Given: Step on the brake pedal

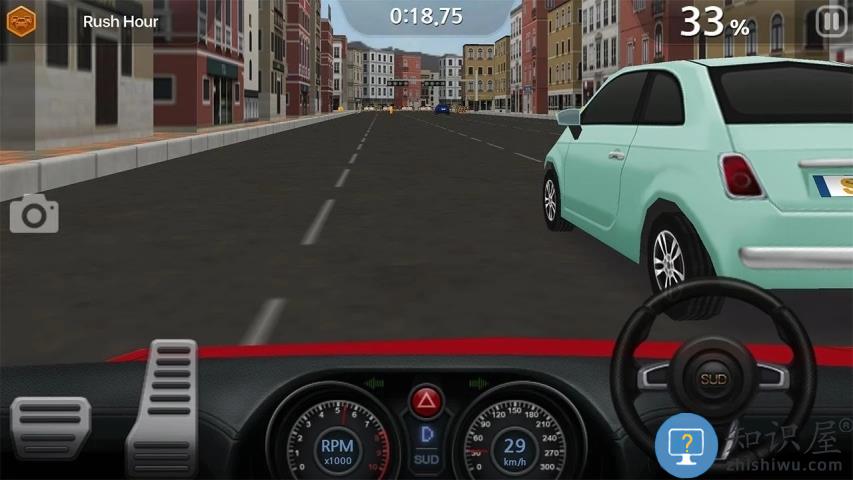Looking at the screenshot, I should click(50, 427).
